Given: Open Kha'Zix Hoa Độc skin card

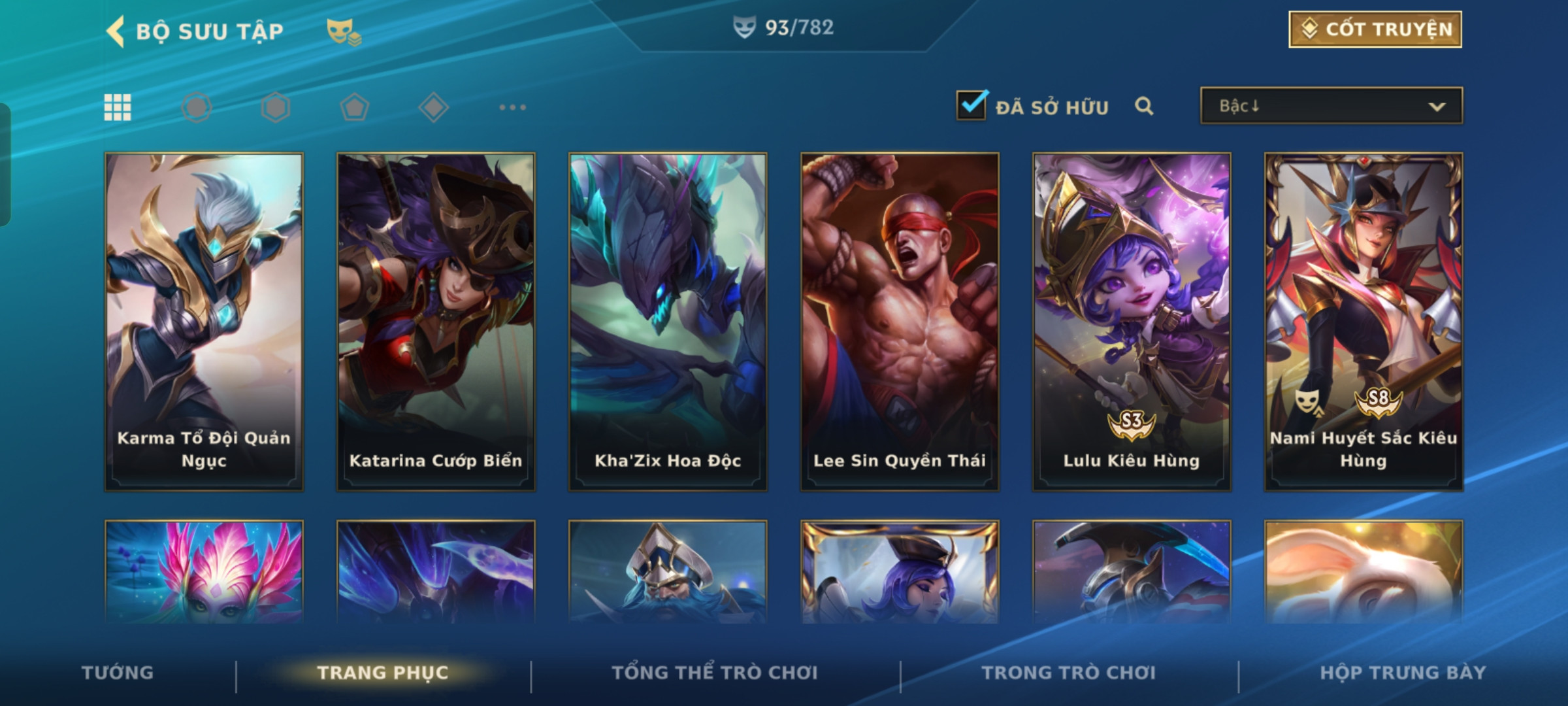Looking at the screenshot, I should point(668,322).
